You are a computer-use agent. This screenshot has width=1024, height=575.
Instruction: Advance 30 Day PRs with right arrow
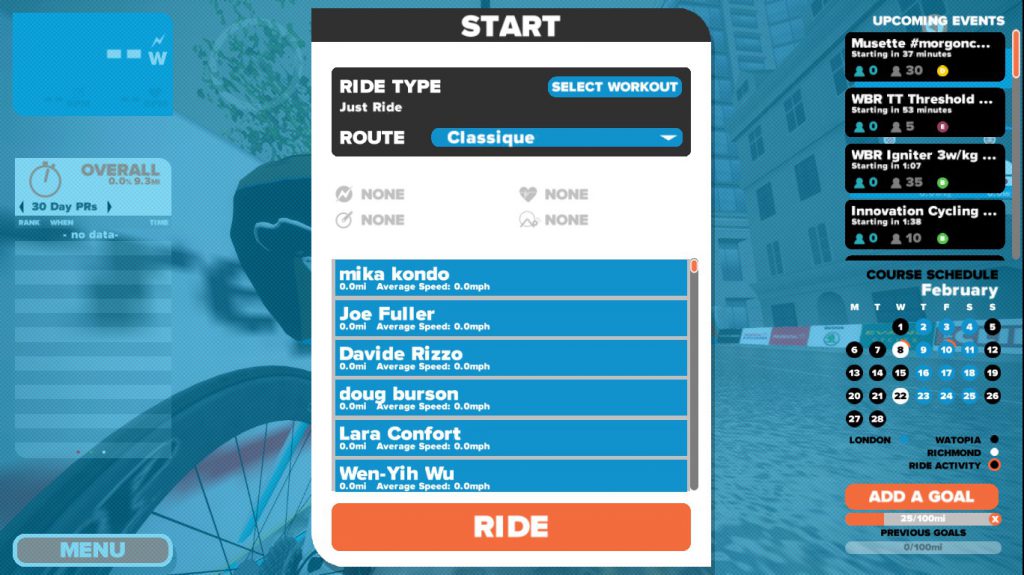tap(109, 207)
